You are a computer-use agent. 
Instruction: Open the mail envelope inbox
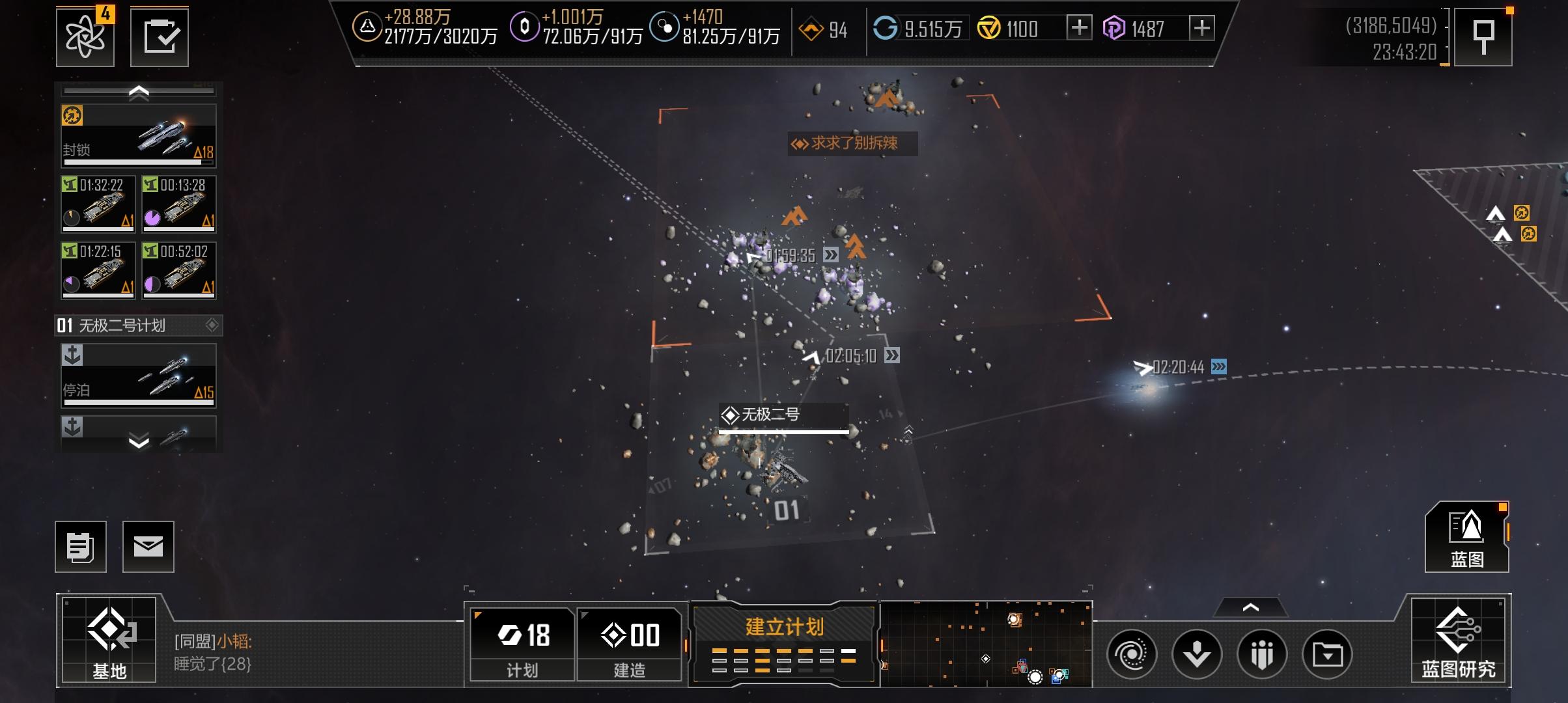point(148,547)
